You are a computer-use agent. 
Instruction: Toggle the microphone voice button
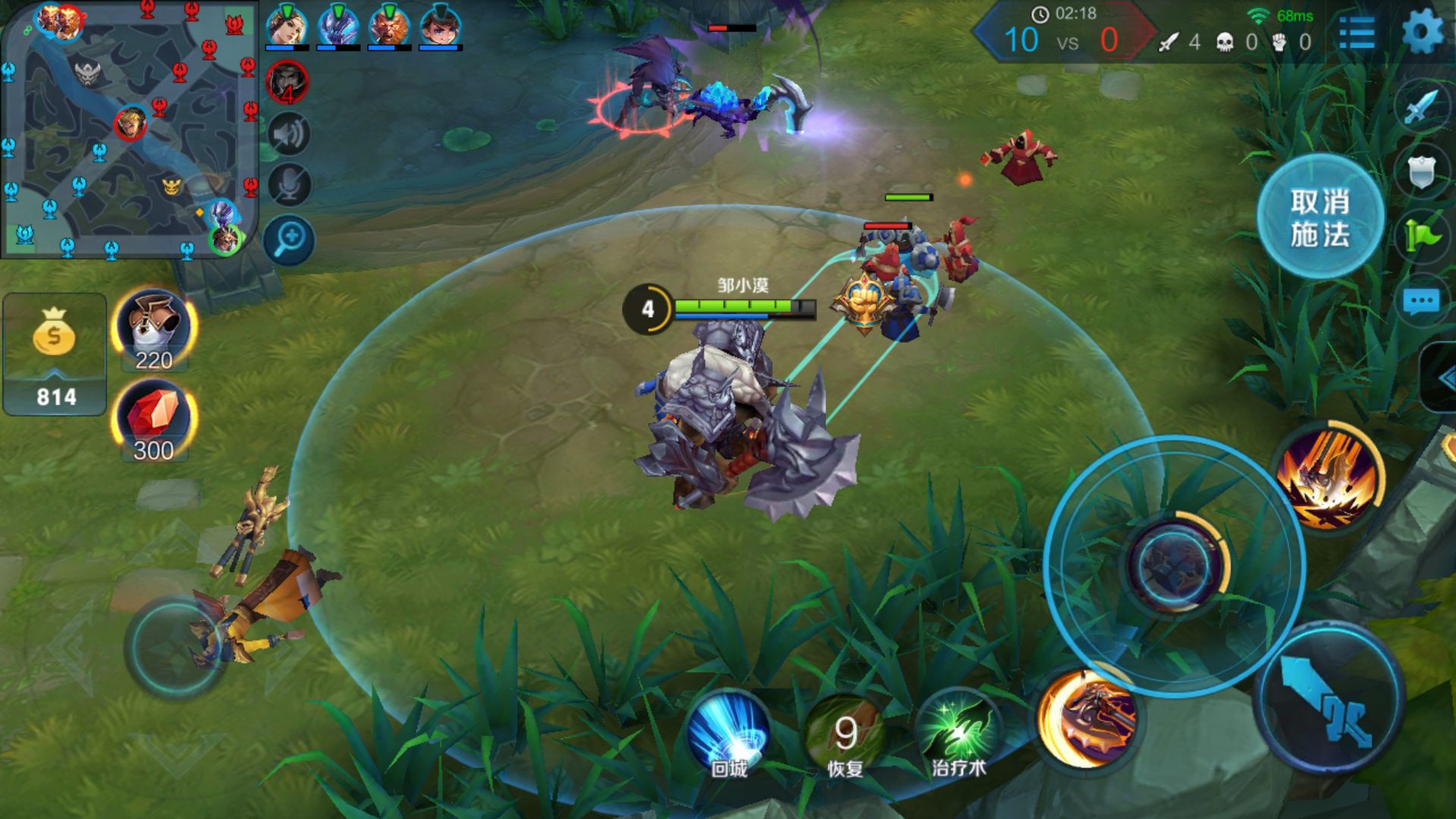click(289, 185)
